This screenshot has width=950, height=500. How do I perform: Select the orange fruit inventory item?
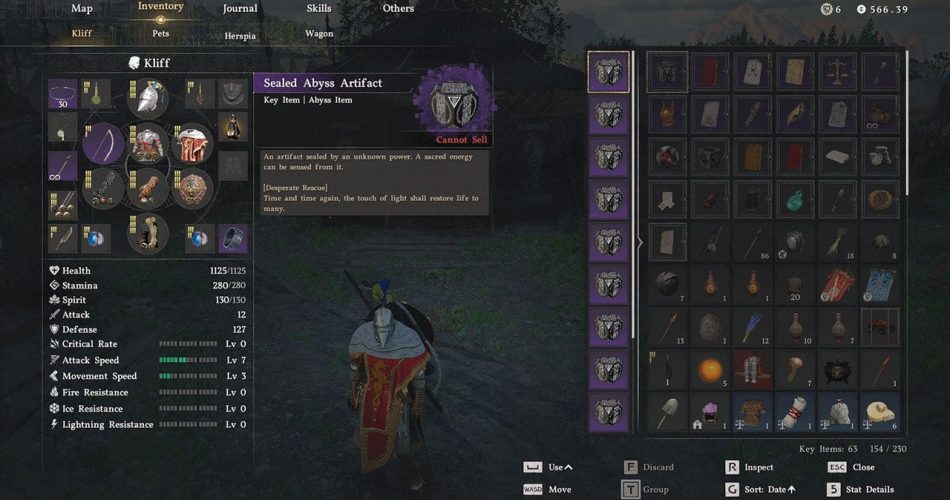(710, 370)
